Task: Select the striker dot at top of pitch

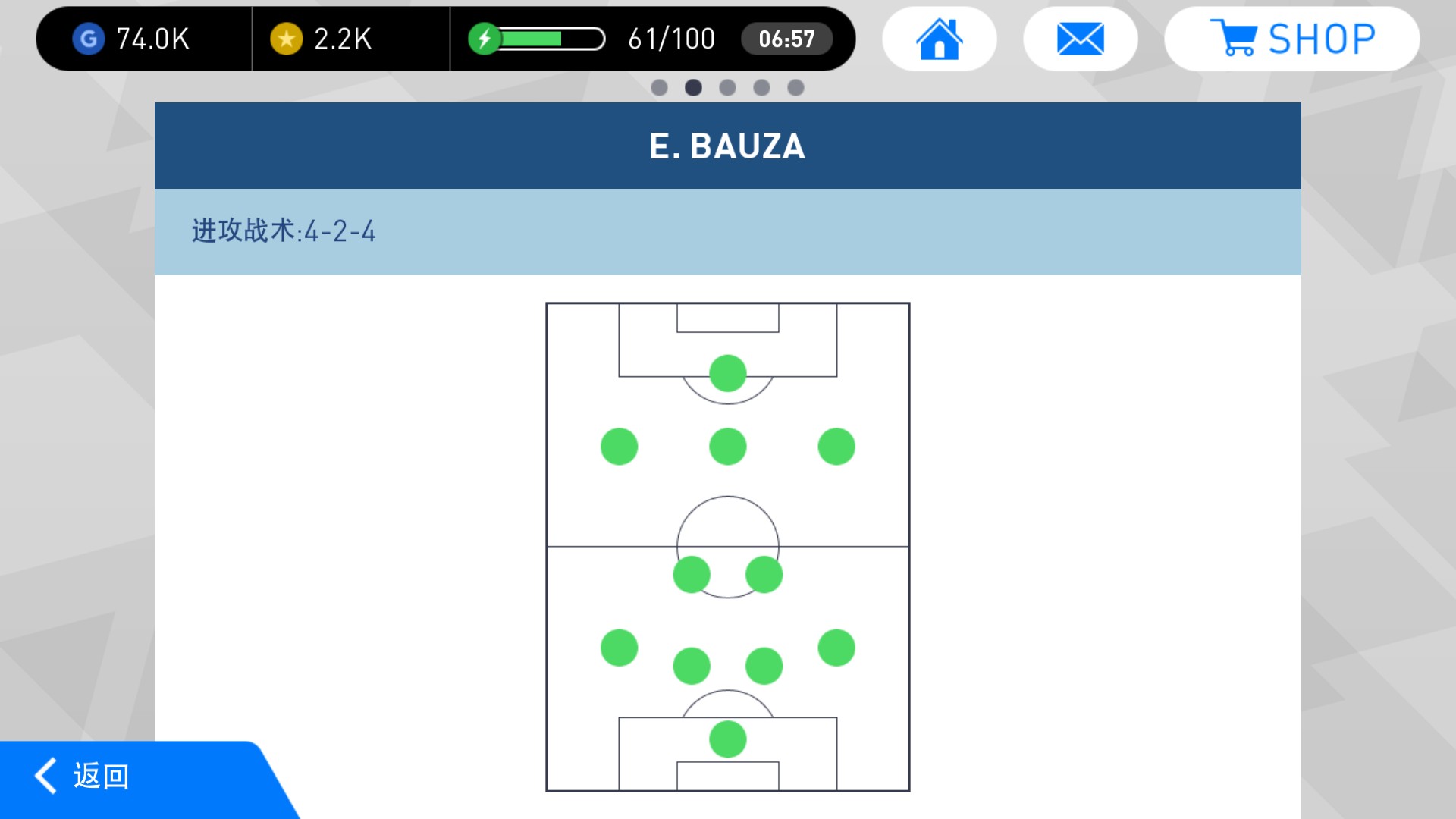Action: pyautogui.click(x=726, y=372)
